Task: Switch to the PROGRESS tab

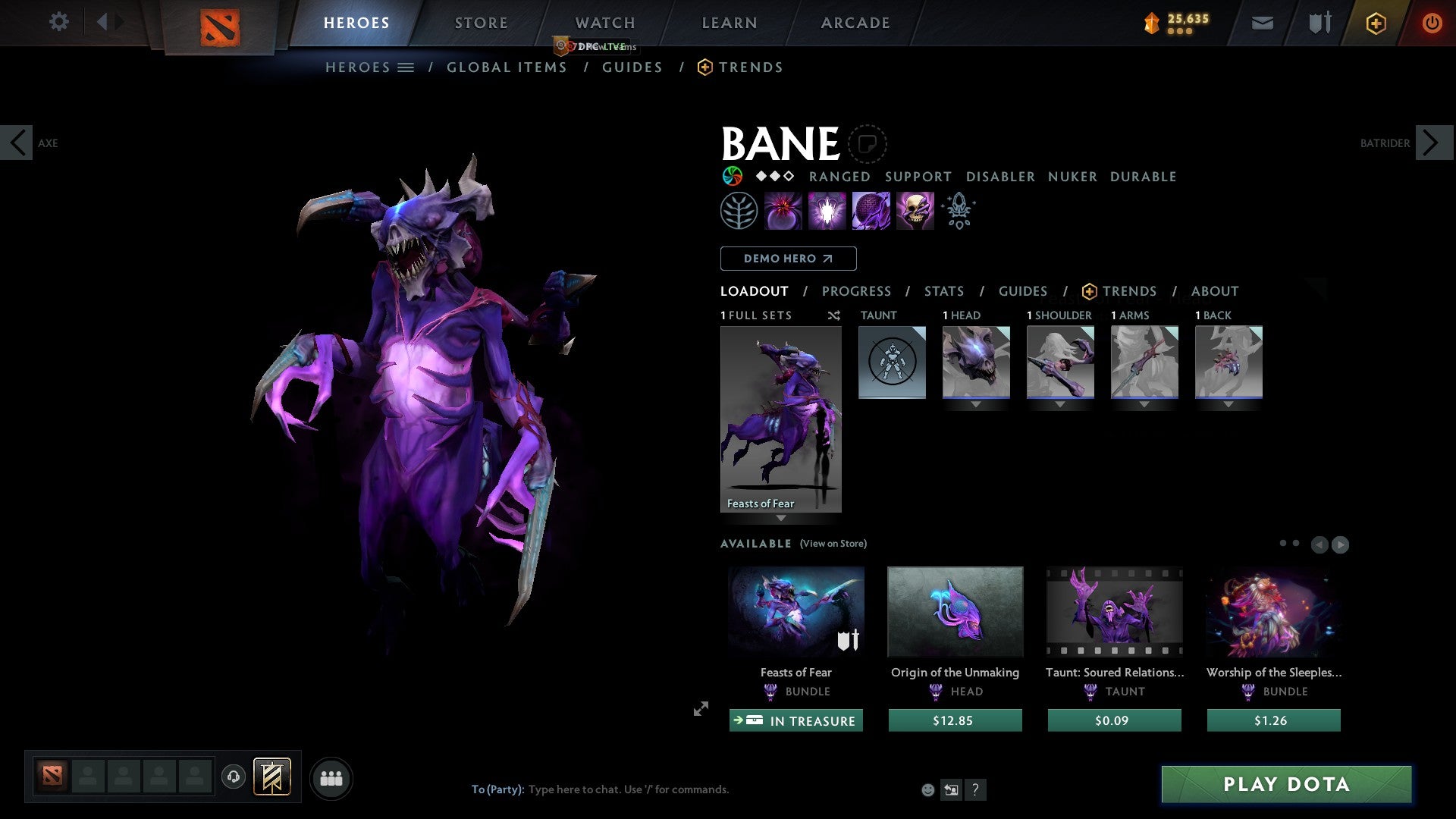Action: (857, 291)
